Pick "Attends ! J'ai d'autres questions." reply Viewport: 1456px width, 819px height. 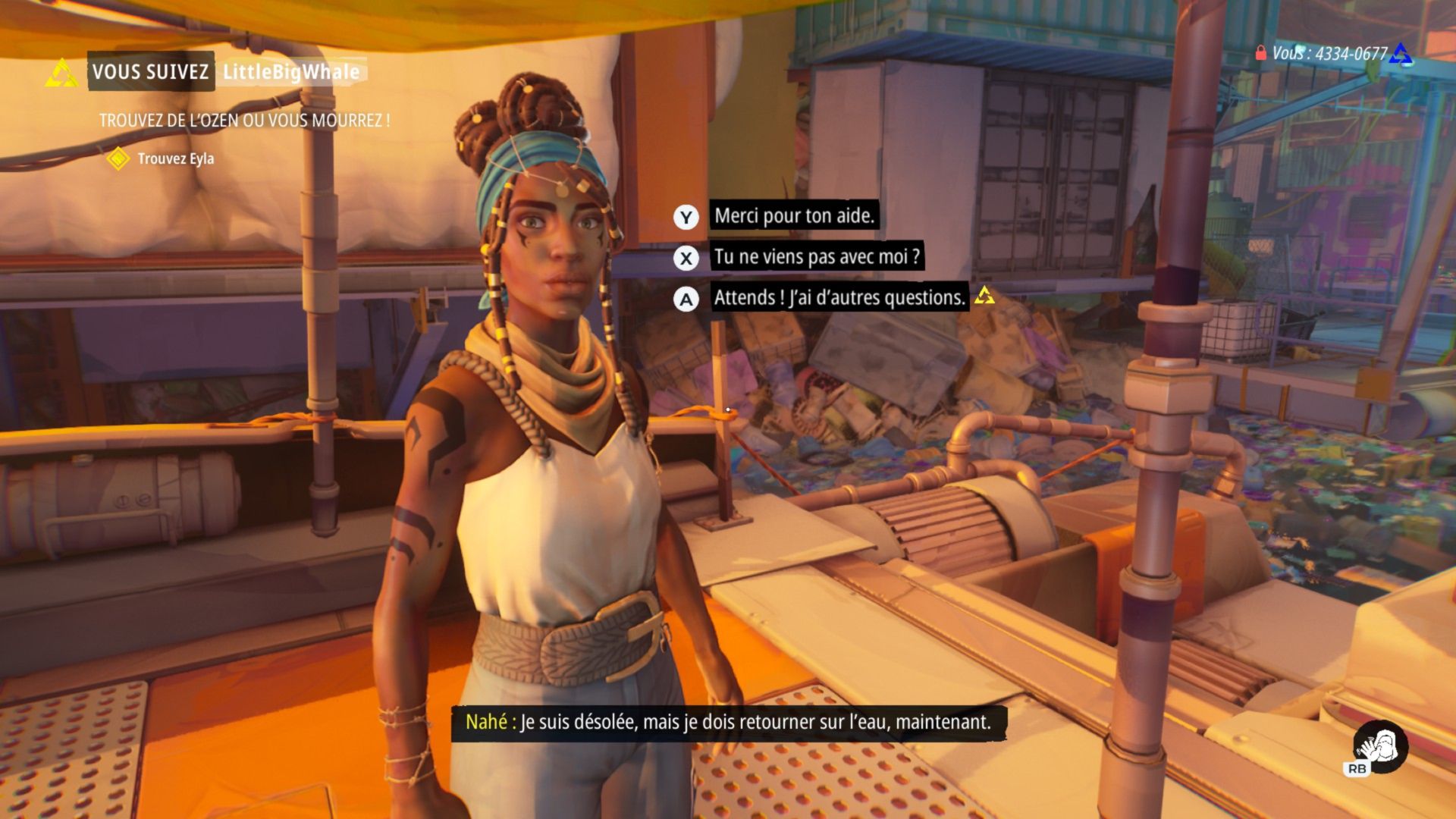tap(839, 297)
